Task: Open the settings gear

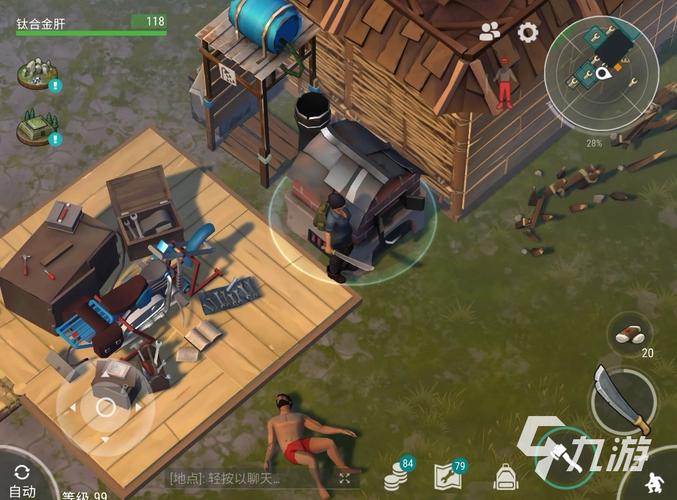Action: point(528,32)
